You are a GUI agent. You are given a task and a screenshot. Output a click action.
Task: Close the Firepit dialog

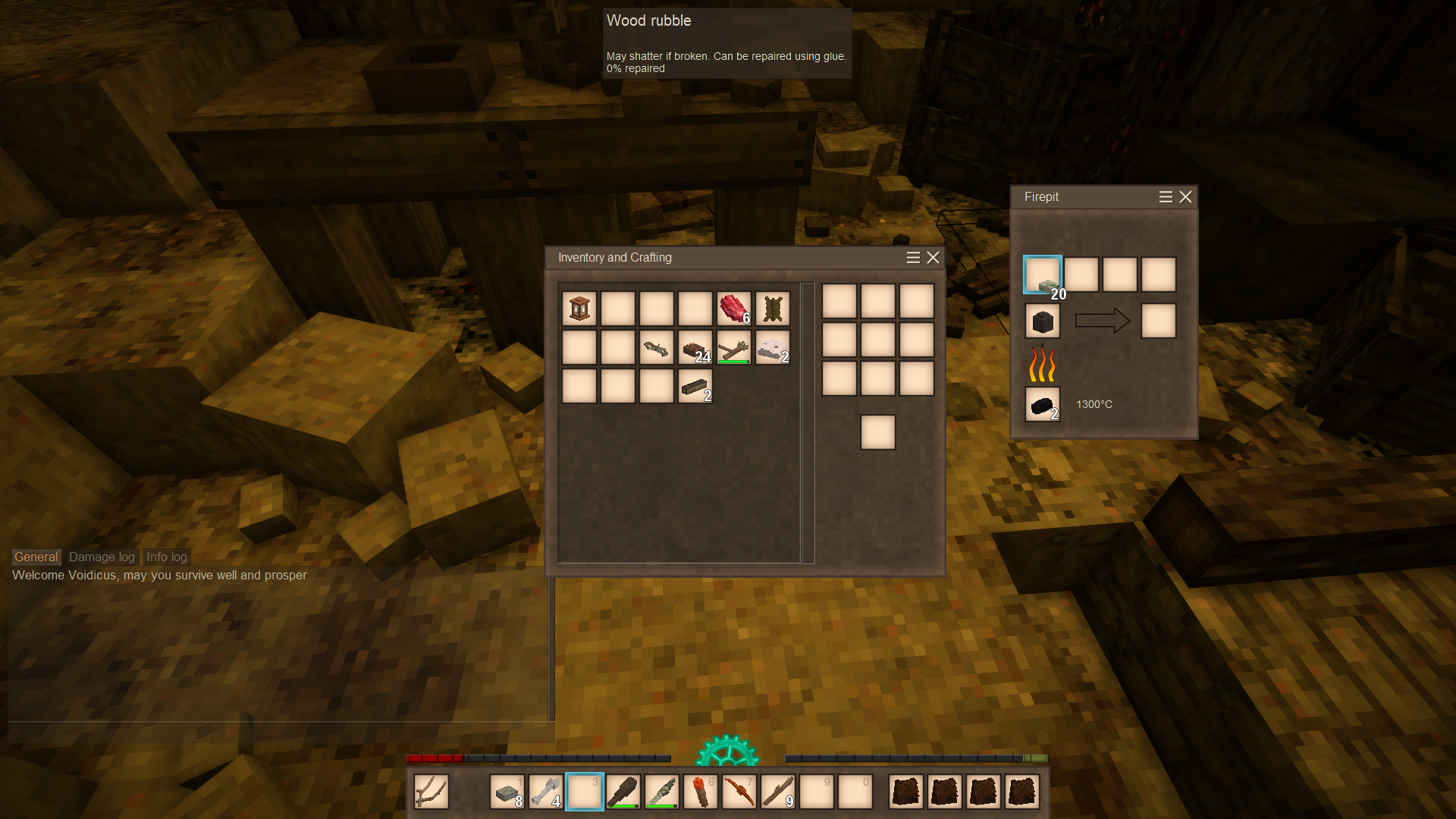point(1186,197)
